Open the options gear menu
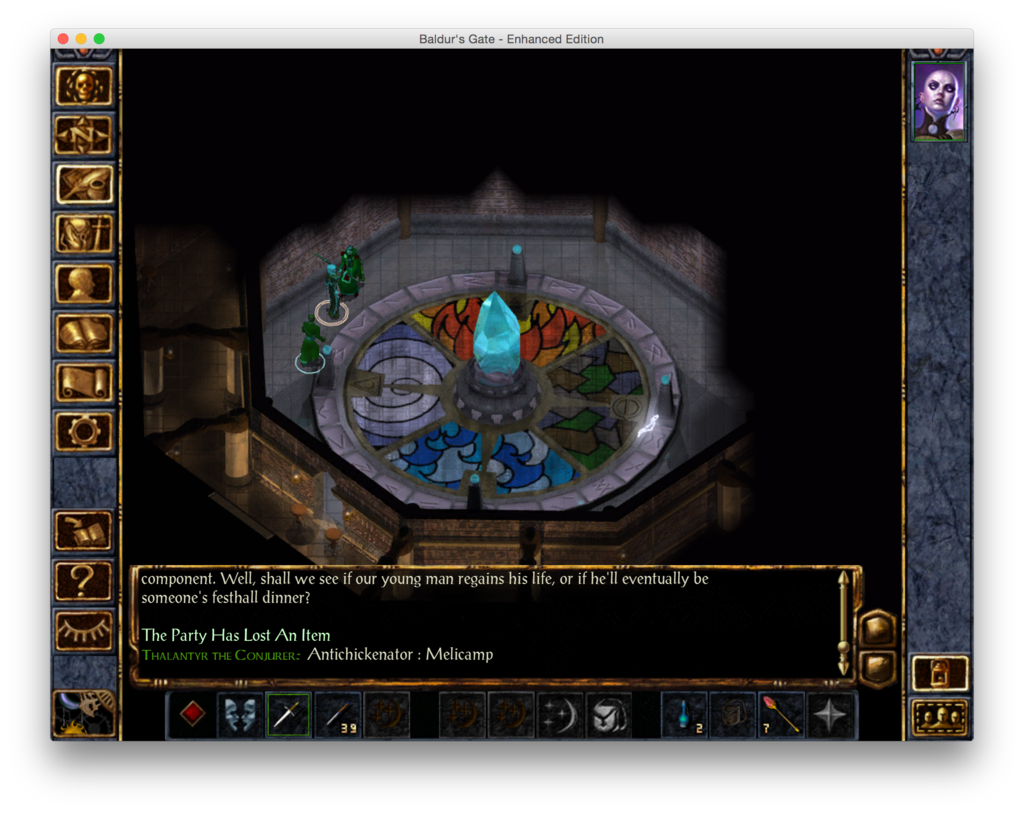1024x813 pixels. click(84, 431)
